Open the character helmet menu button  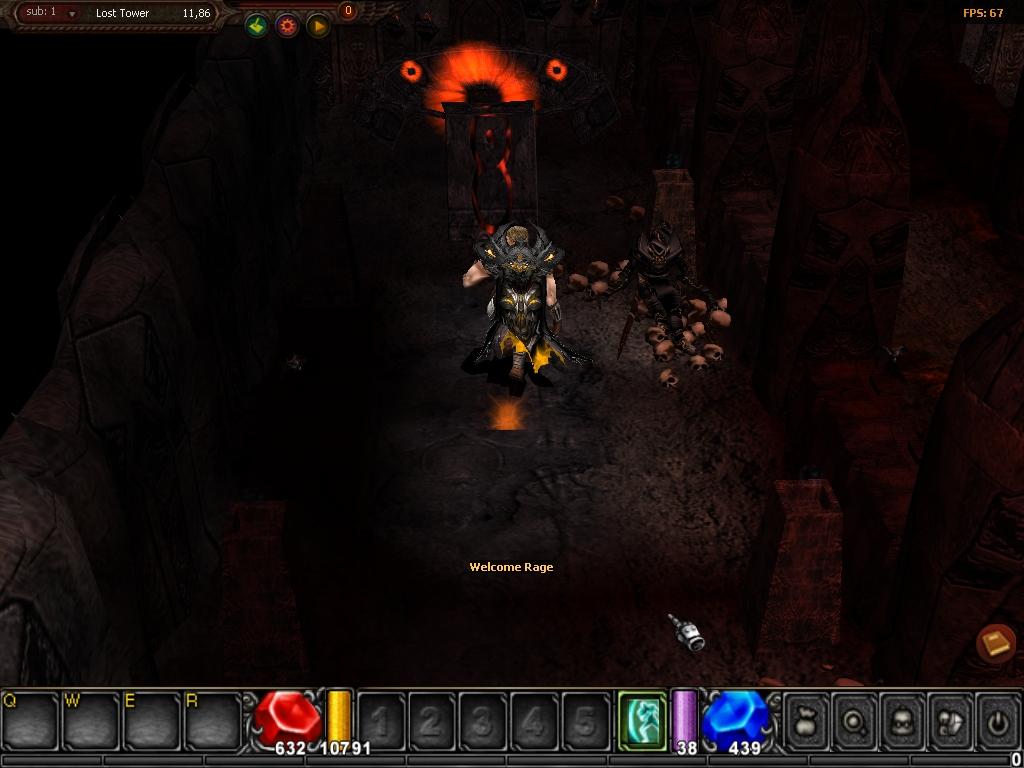click(902, 720)
